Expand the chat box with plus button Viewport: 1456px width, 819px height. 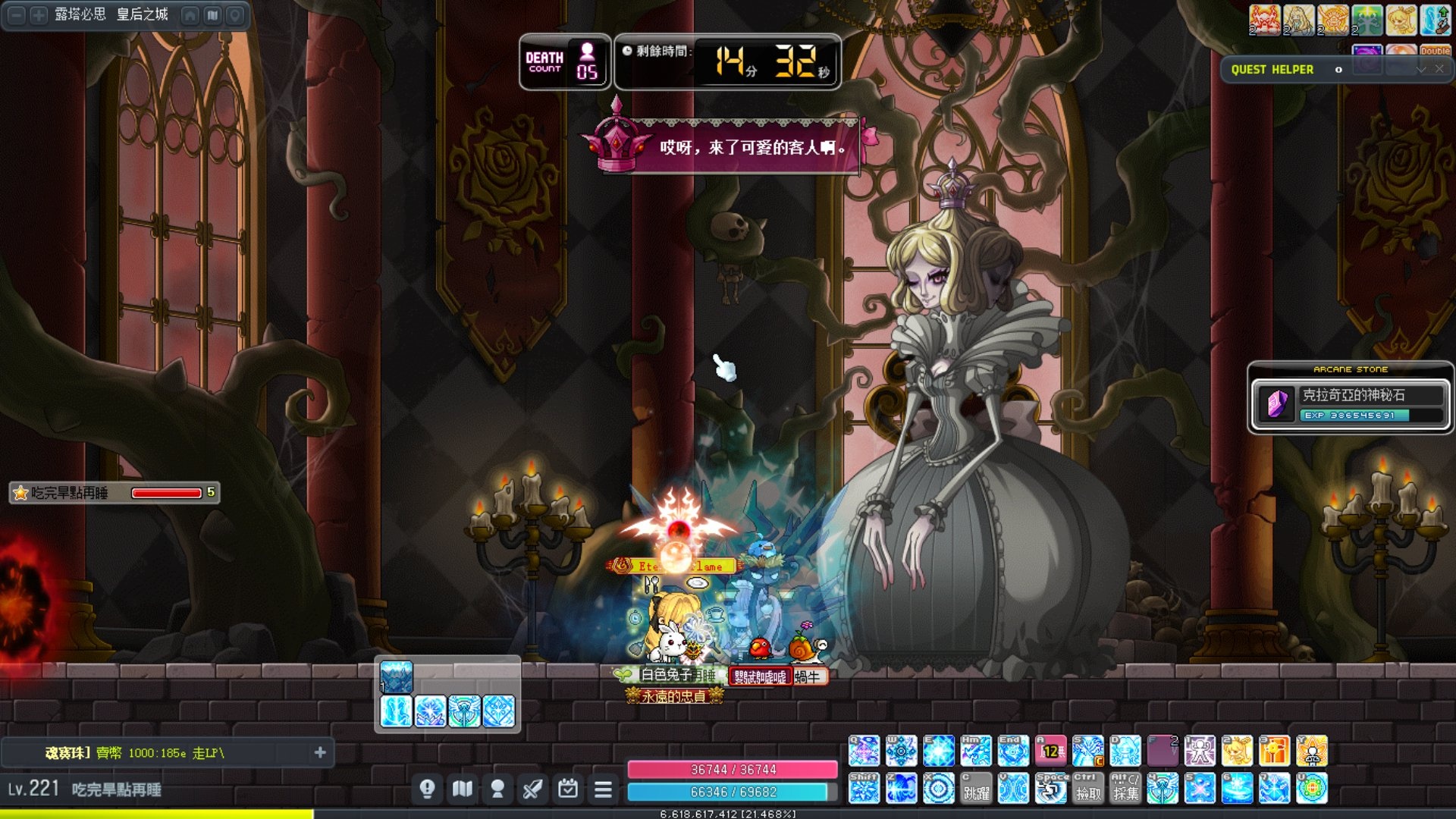pyautogui.click(x=320, y=752)
